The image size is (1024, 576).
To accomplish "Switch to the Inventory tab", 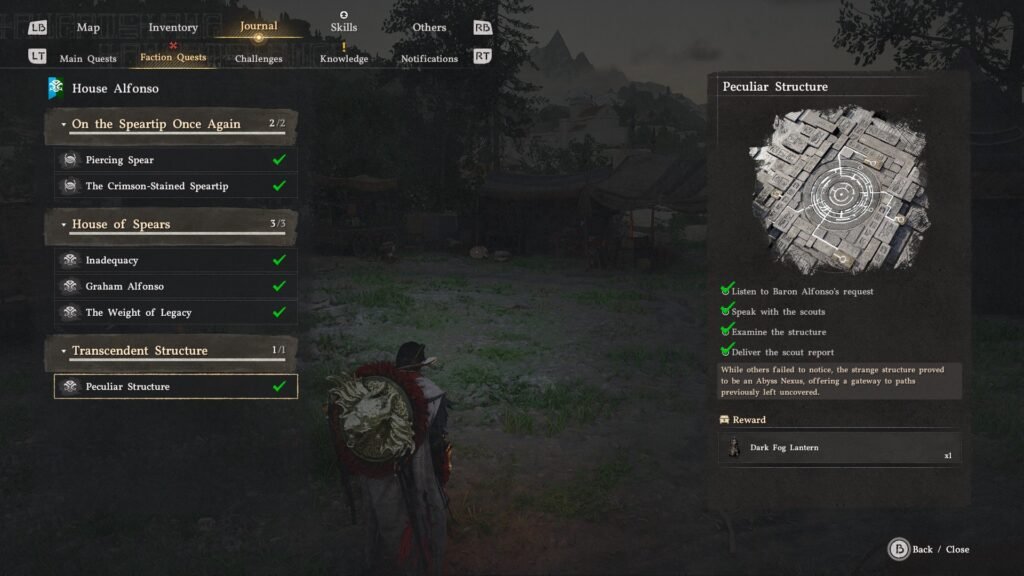I will pos(173,27).
